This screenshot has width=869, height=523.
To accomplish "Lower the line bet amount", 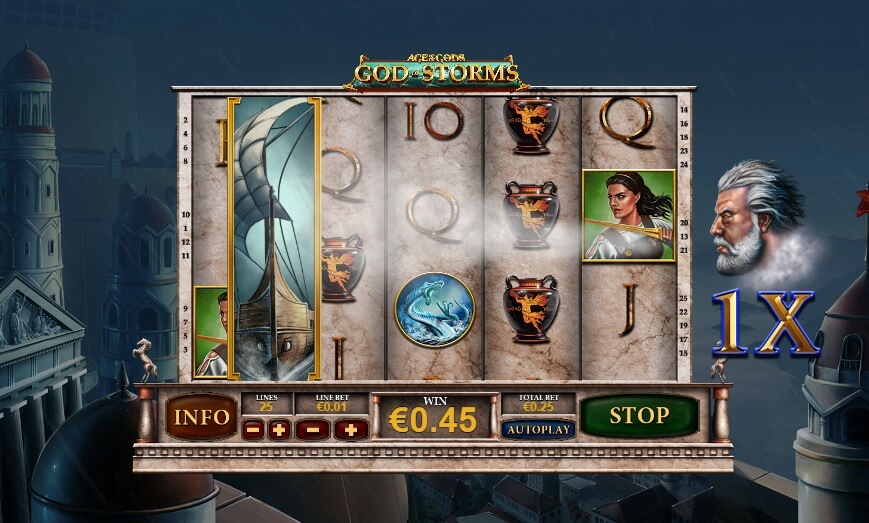I will tap(313, 429).
